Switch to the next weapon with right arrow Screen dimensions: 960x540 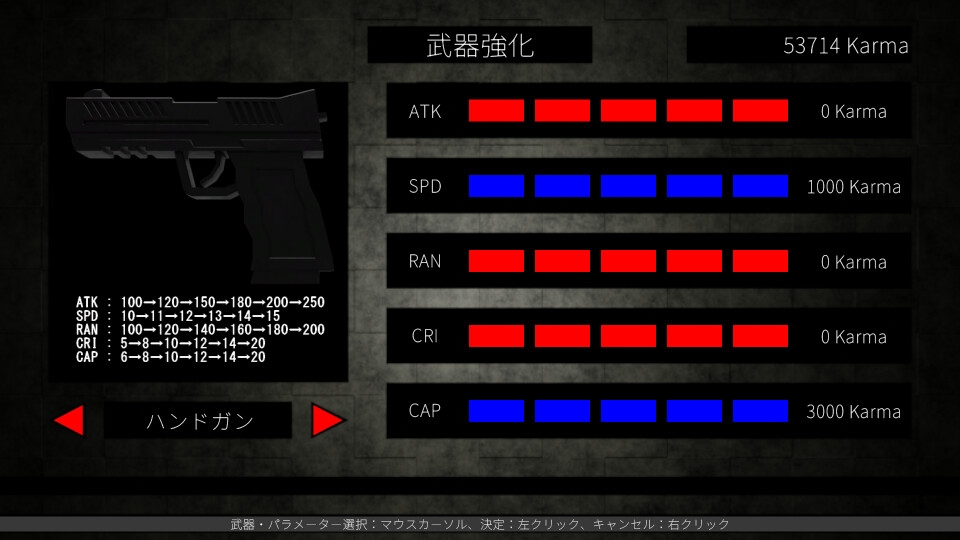coord(327,421)
